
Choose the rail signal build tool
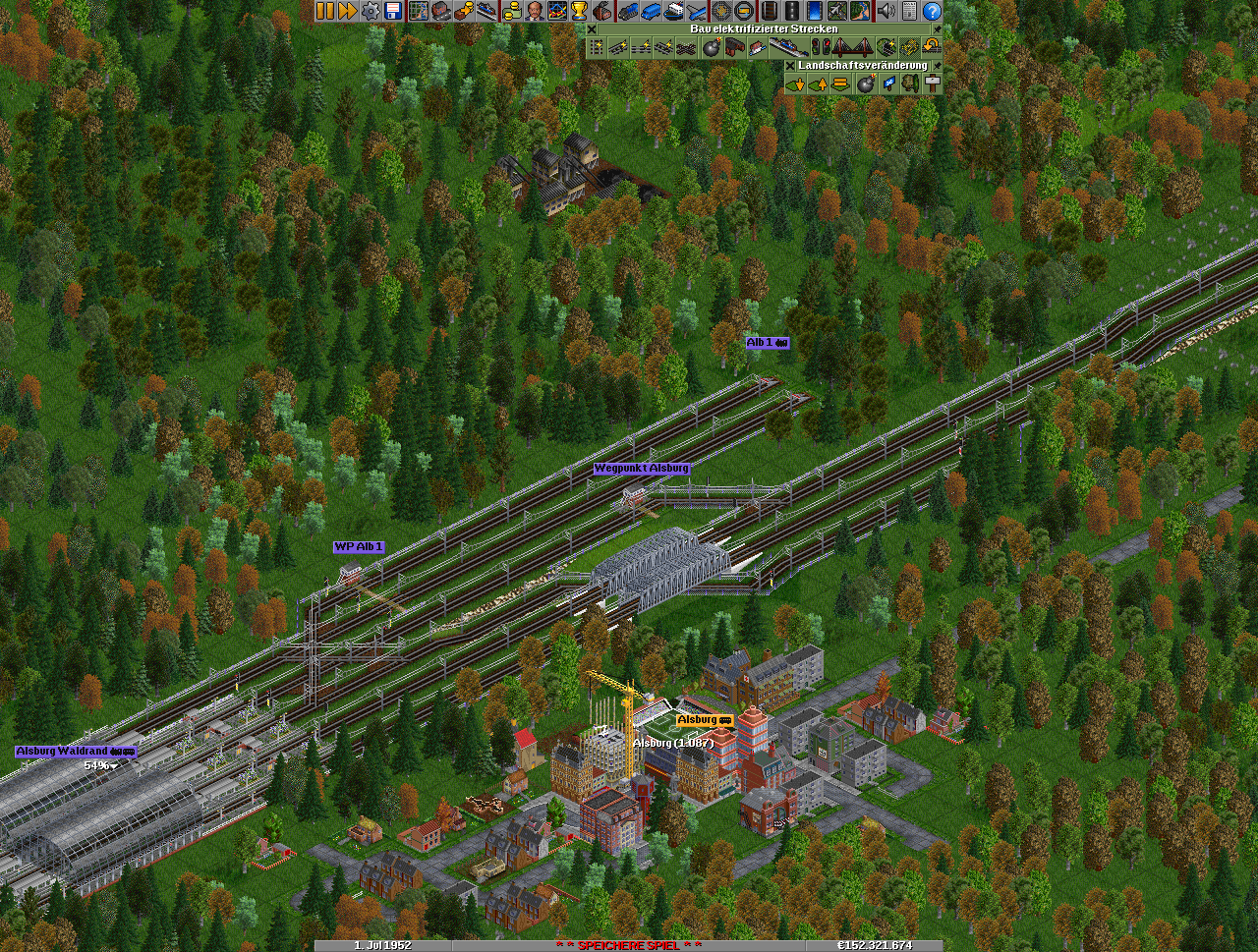pos(823,47)
